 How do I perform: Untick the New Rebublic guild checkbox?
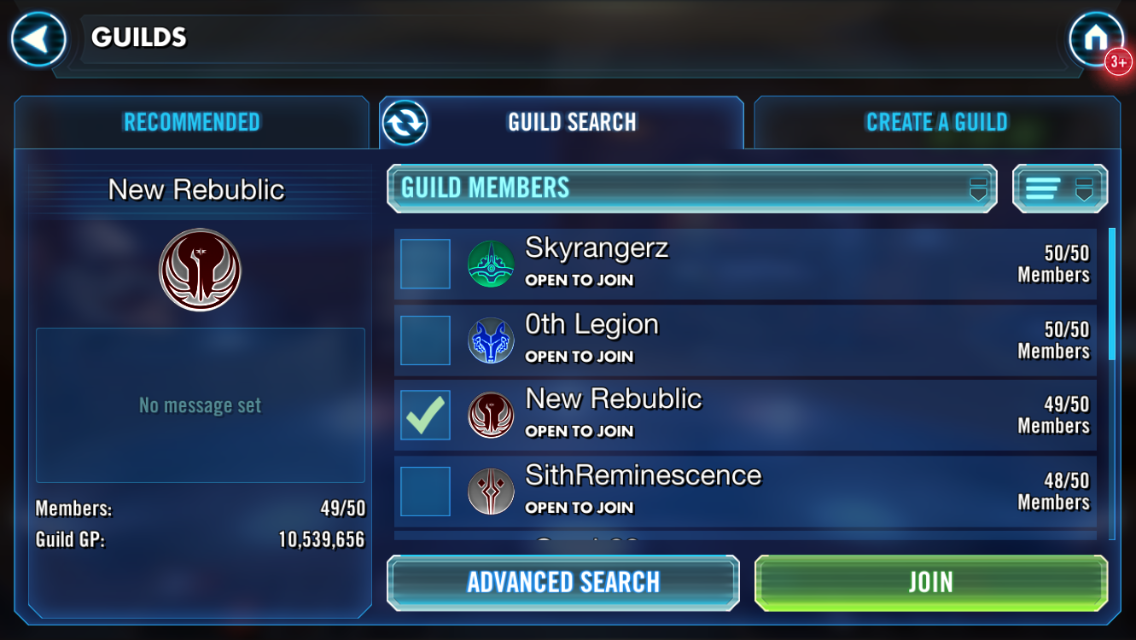pos(425,415)
